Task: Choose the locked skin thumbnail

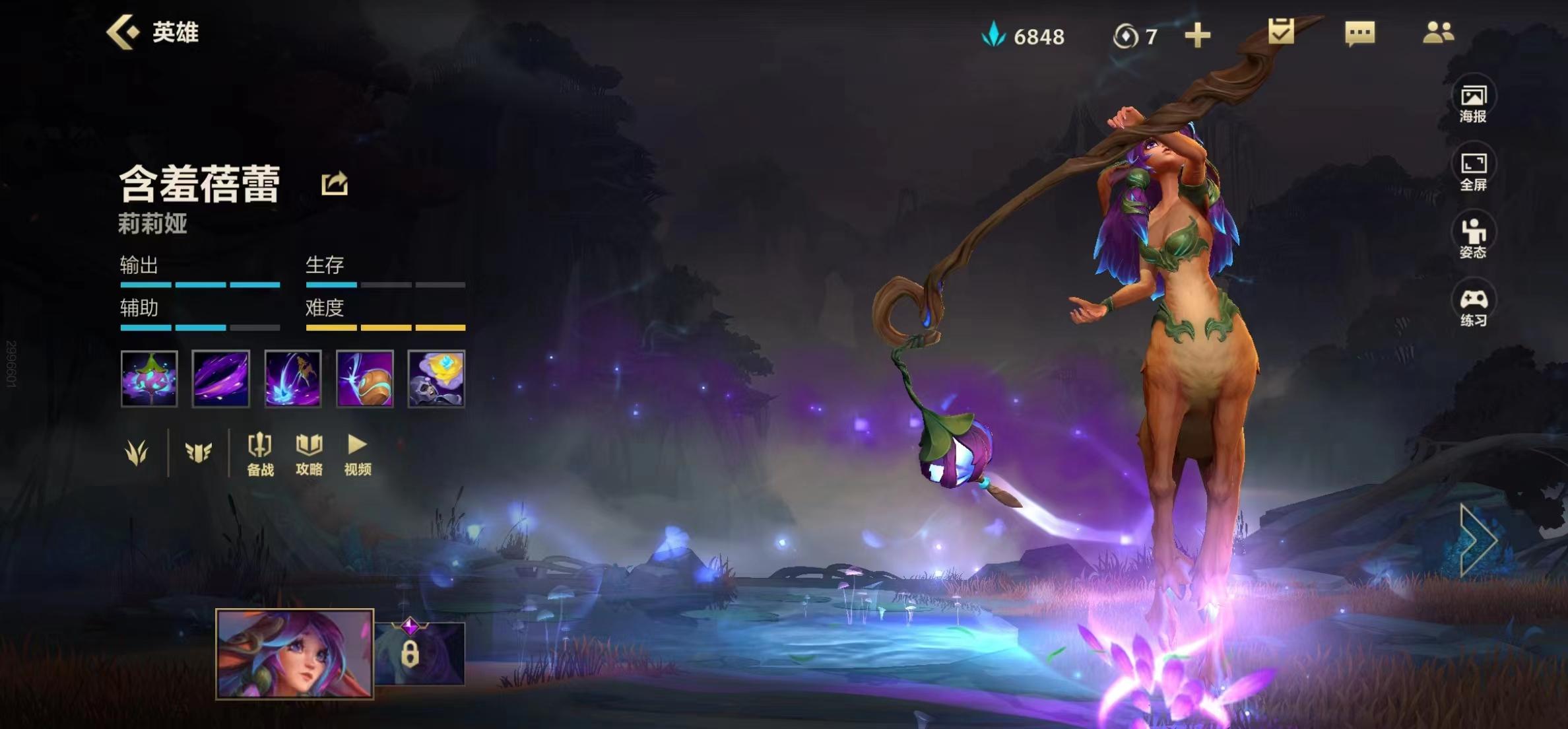Action: [420, 653]
